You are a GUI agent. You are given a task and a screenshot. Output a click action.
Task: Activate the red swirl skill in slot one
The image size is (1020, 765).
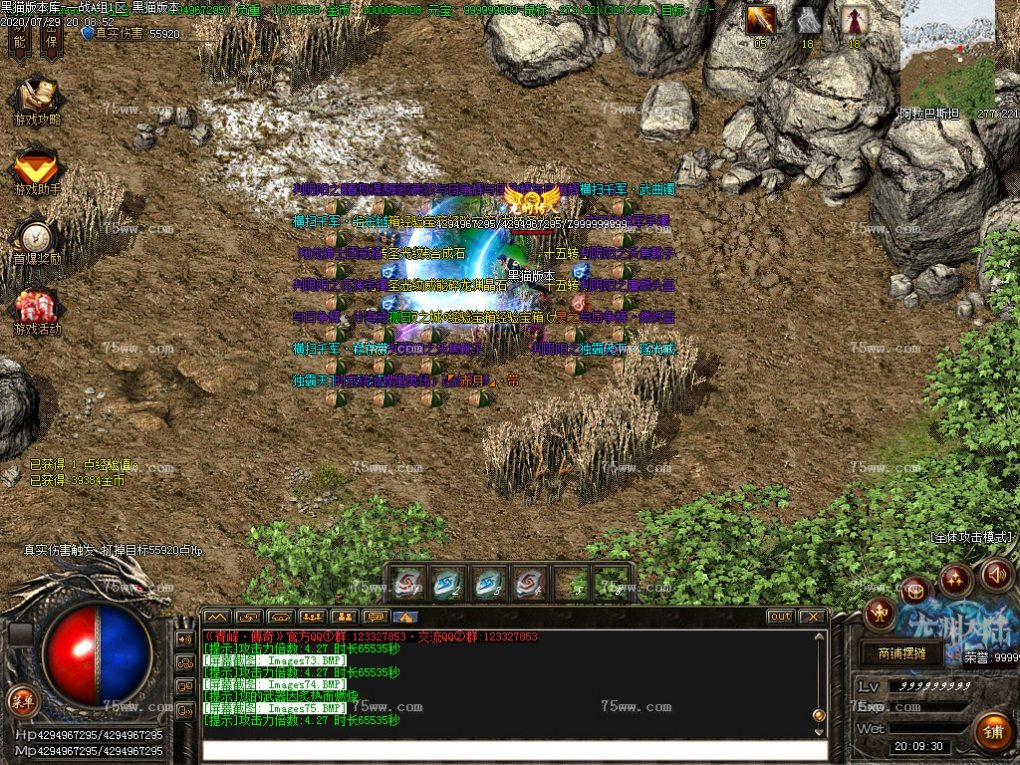(x=407, y=581)
